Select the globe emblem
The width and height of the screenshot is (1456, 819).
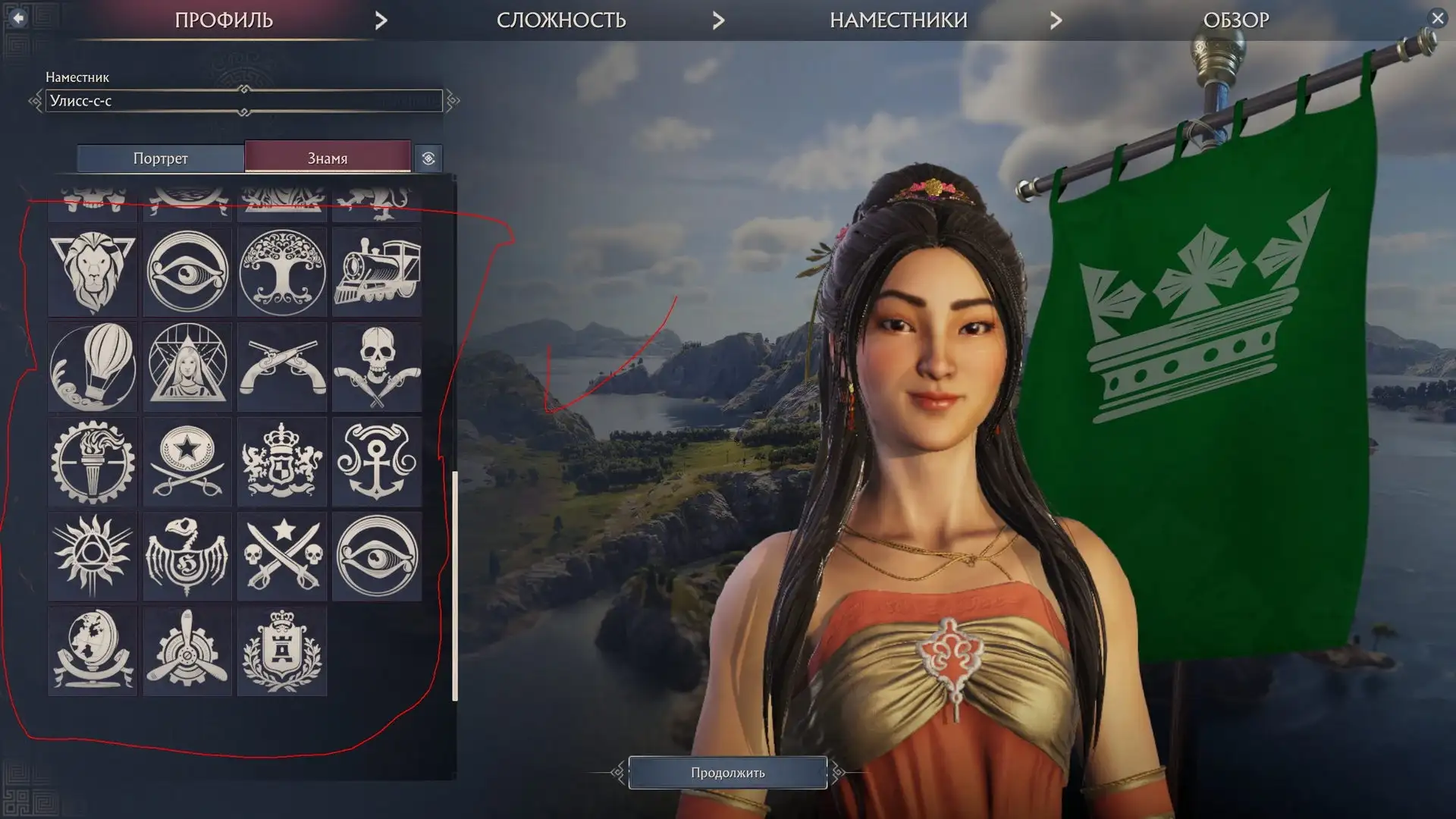[x=93, y=651]
